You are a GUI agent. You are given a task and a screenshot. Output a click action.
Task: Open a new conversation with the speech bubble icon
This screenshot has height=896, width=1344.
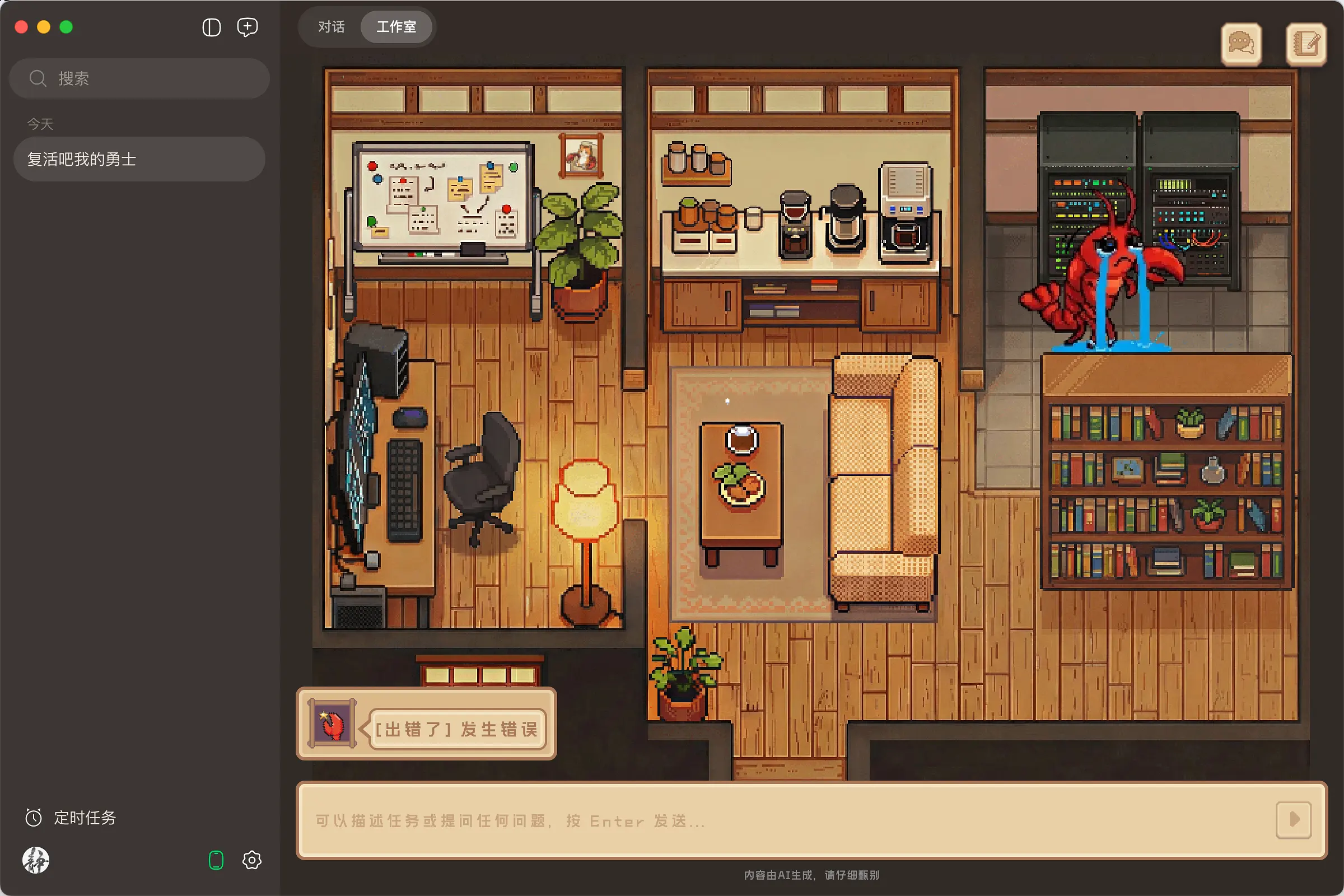[248, 27]
